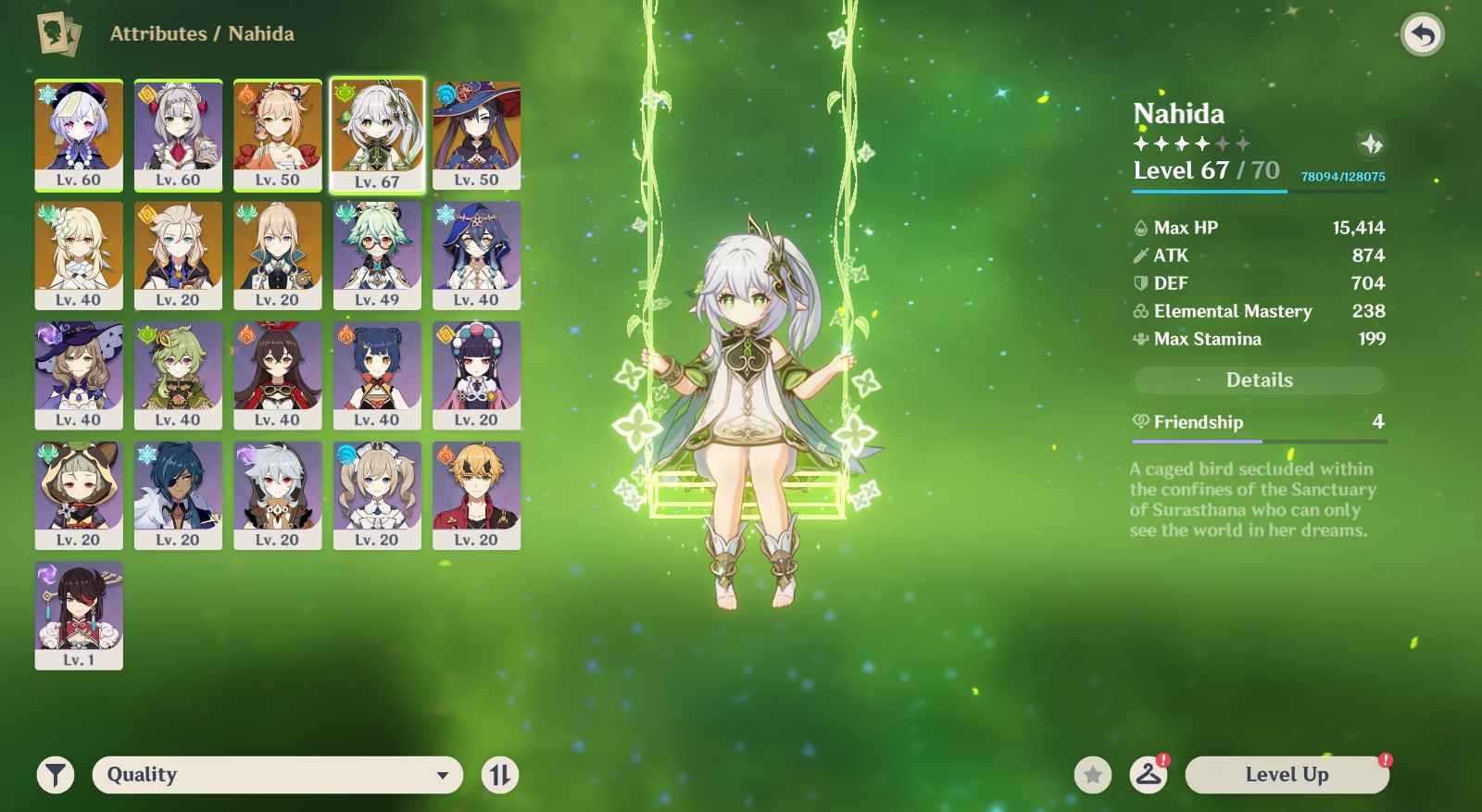Image resolution: width=1482 pixels, height=812 pixels.
Task: Click the DEF shield icon
Action: tap(1140, 283)
